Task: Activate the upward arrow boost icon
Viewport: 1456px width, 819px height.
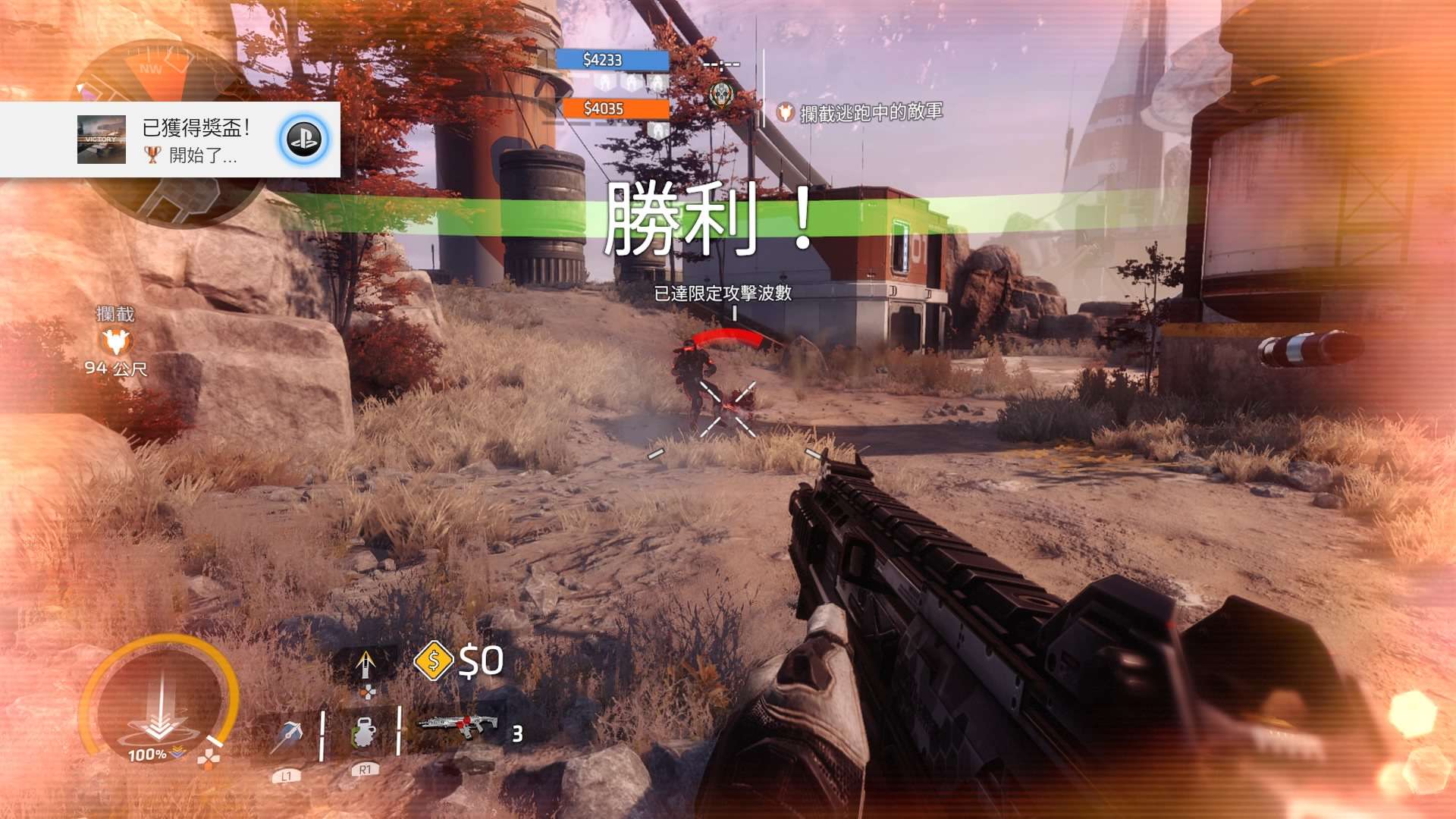Action: pyautogui.click(x=366, y=664)
